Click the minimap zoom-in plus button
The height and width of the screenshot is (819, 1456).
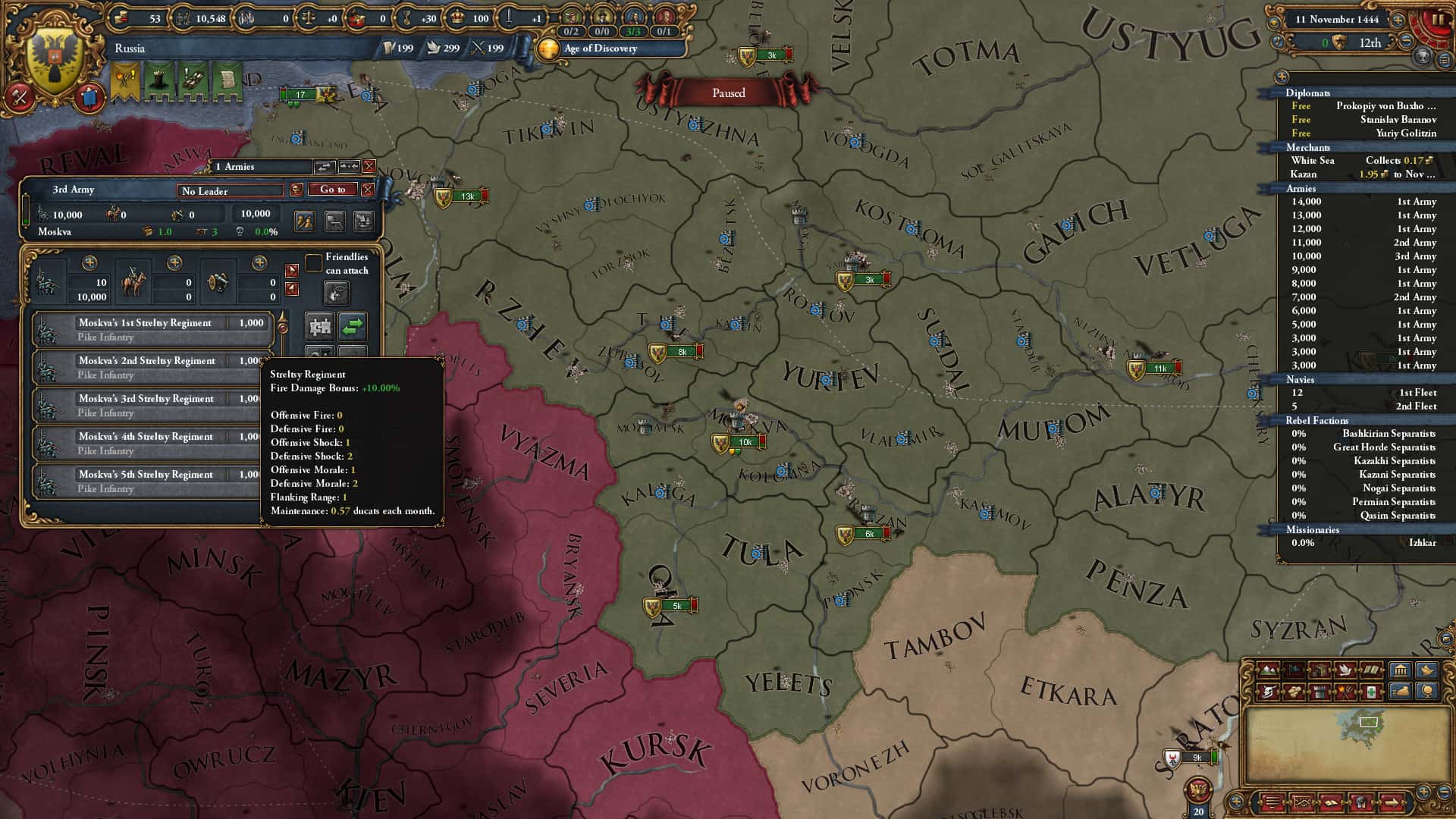(1423, 792)
